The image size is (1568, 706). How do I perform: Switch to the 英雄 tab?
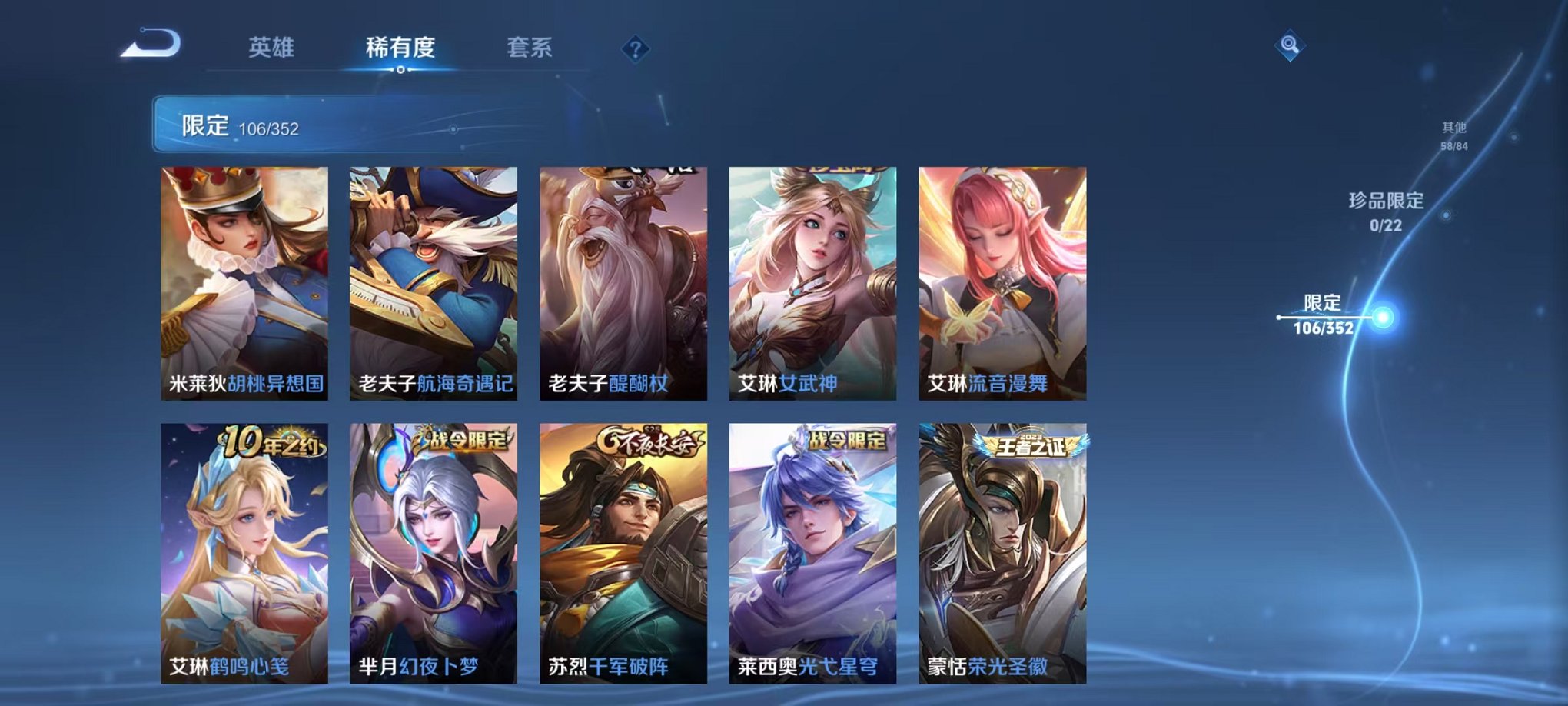pyautogui.click(x=271, y=48)
